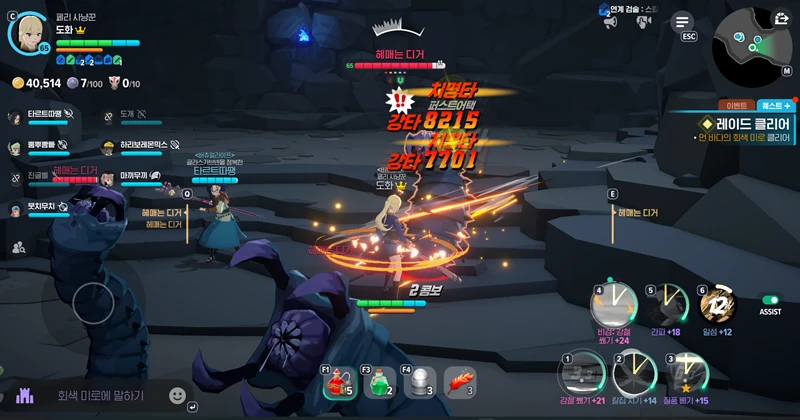Use the 칼집 치기 skill
This screenshot has height=420, width=800.
click(x=633, y=373)
